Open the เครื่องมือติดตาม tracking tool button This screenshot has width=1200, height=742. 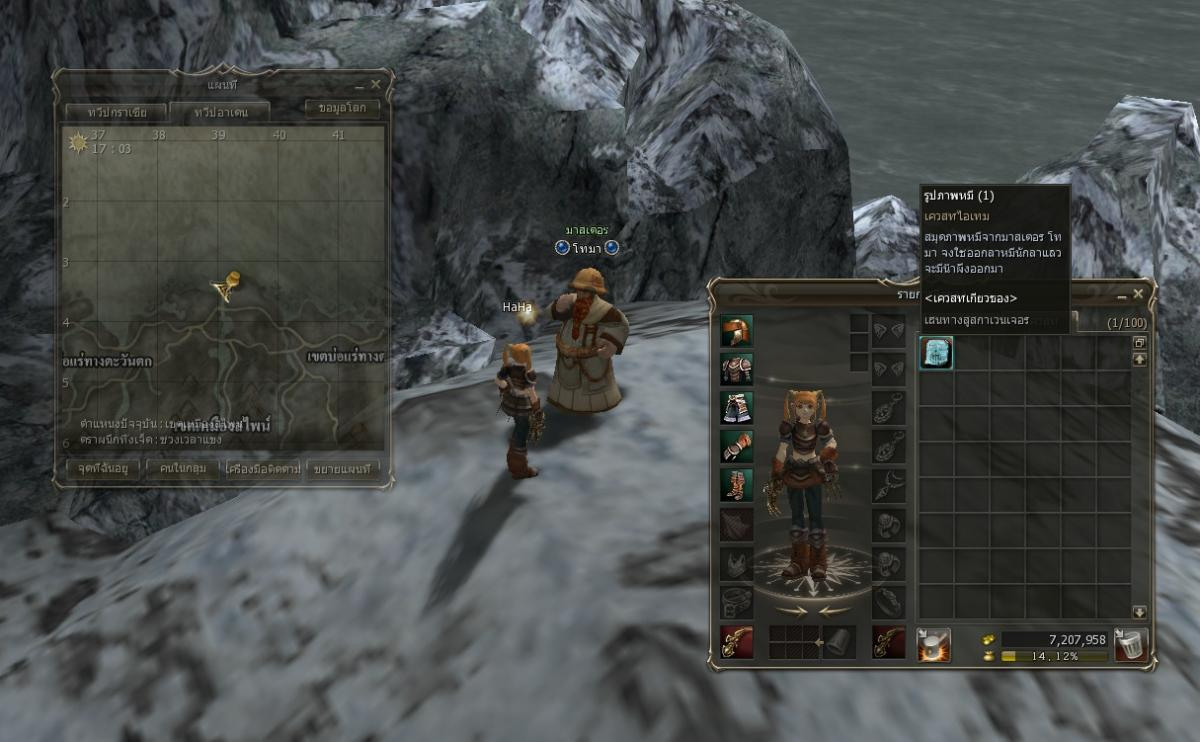click(263, 468)
